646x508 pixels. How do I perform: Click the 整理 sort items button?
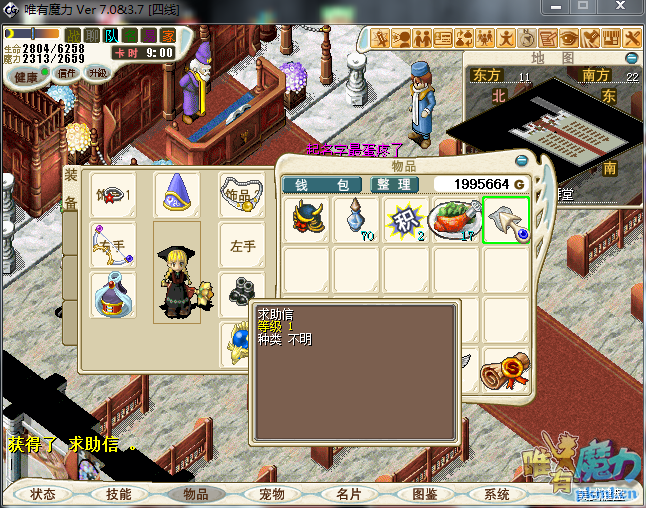pos(395,185)
